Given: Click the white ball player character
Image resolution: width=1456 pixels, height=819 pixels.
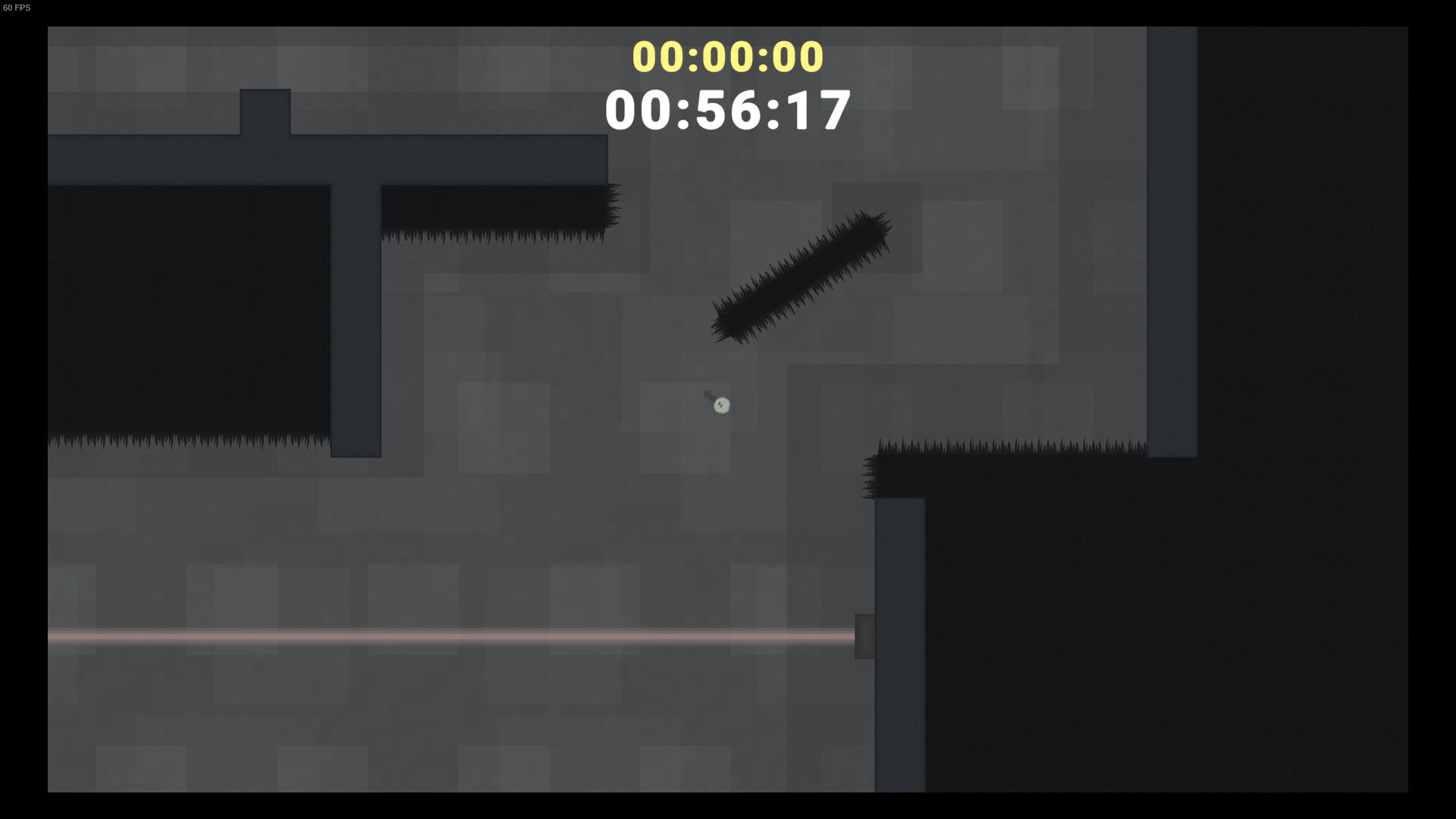Looking at the screenshot, I should coord(720,406).
